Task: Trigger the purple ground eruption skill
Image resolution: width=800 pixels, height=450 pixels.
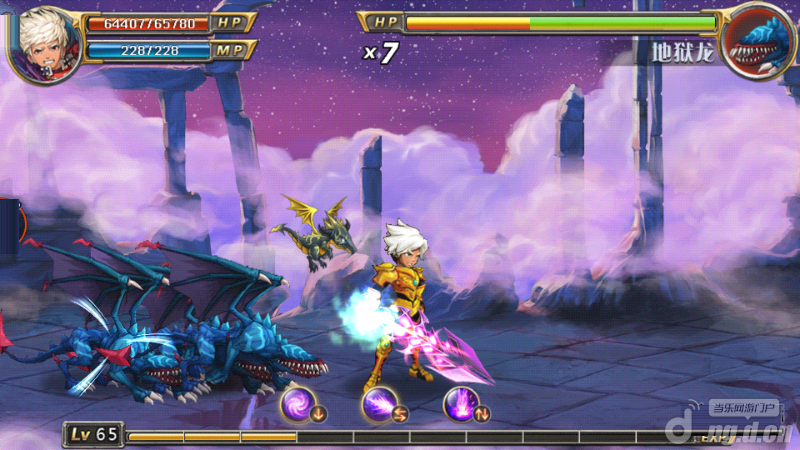Action: [460, 404]
